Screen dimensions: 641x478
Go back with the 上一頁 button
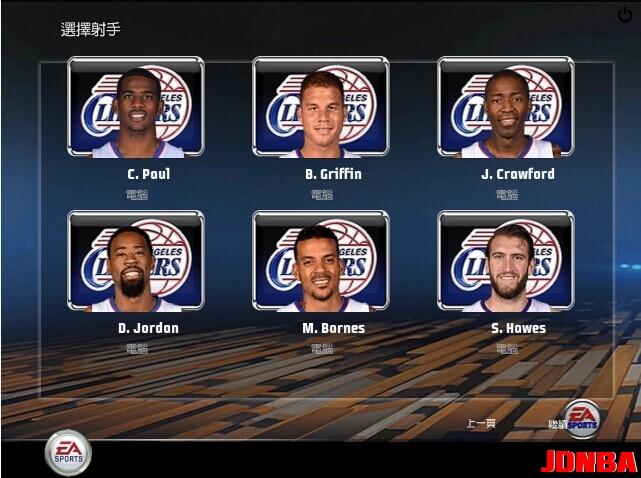tap(481, 424)
